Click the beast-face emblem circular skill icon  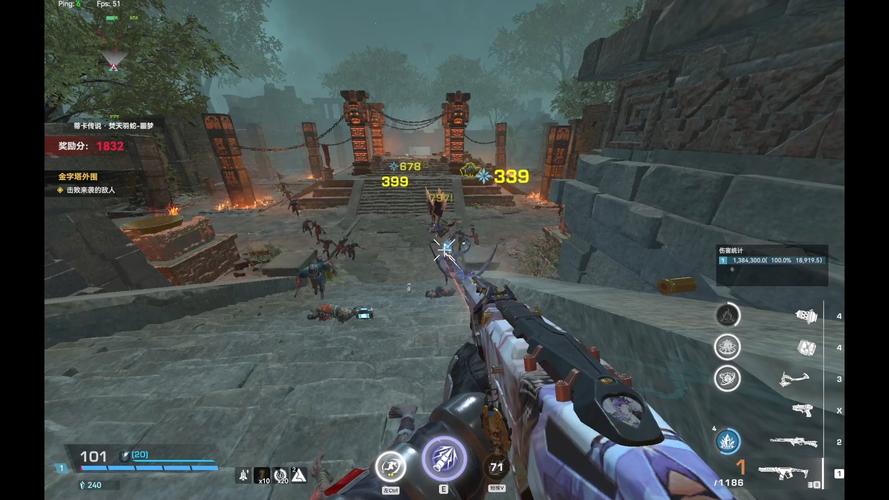tap(727, 378)
